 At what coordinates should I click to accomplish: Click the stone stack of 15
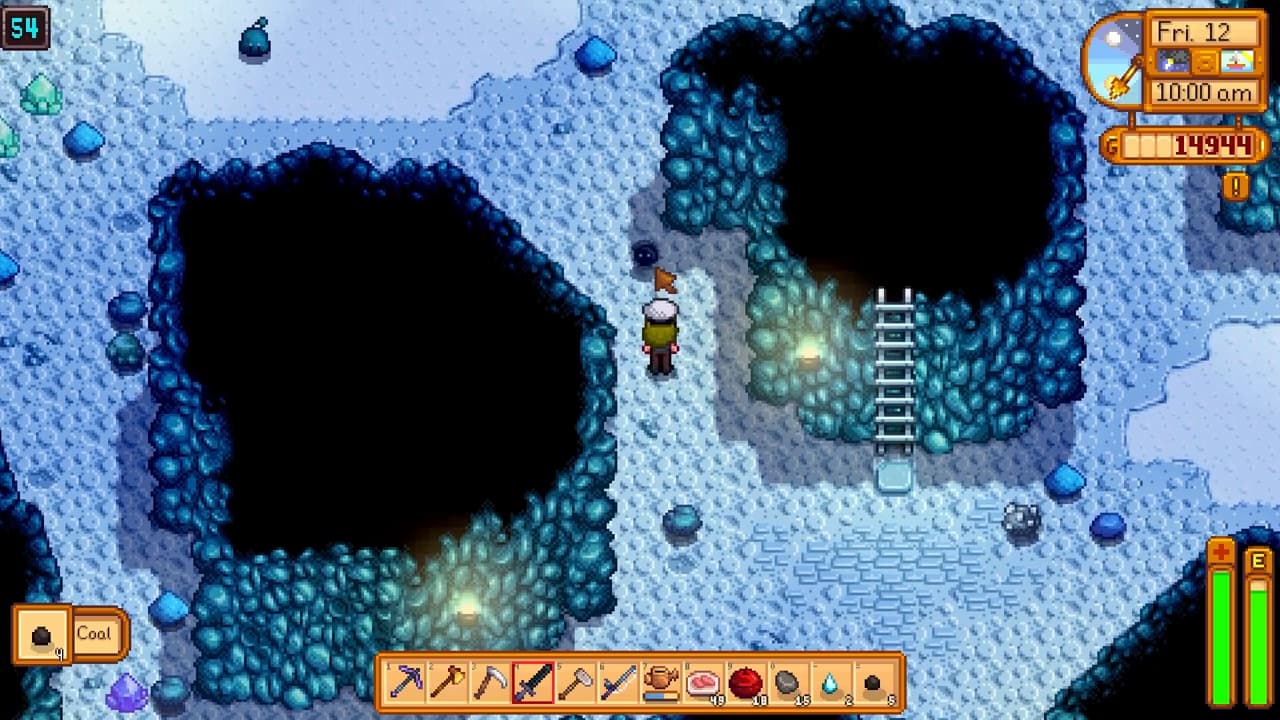(788, 683)
